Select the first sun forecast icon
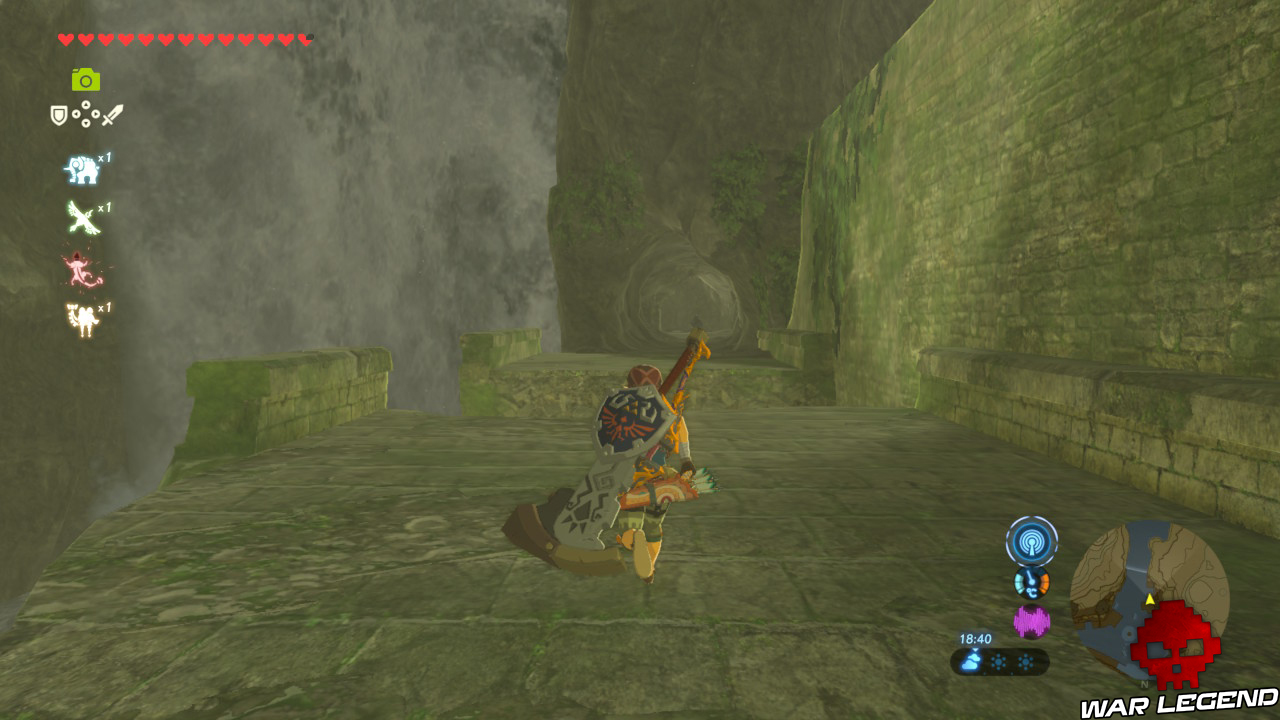 point(998,661)
